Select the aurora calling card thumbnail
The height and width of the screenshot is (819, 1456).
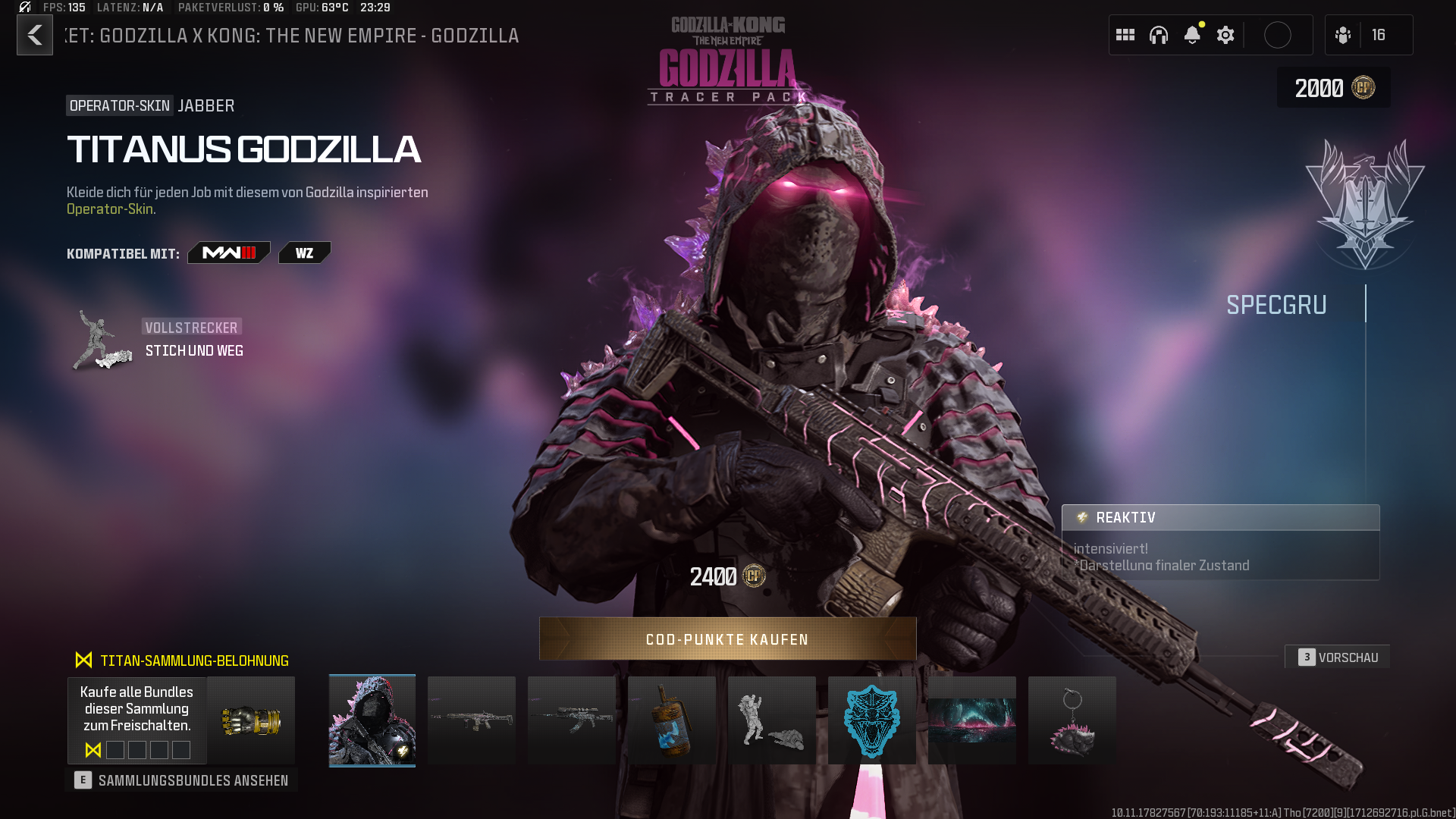pyautogui.click(x=972, y=720)
